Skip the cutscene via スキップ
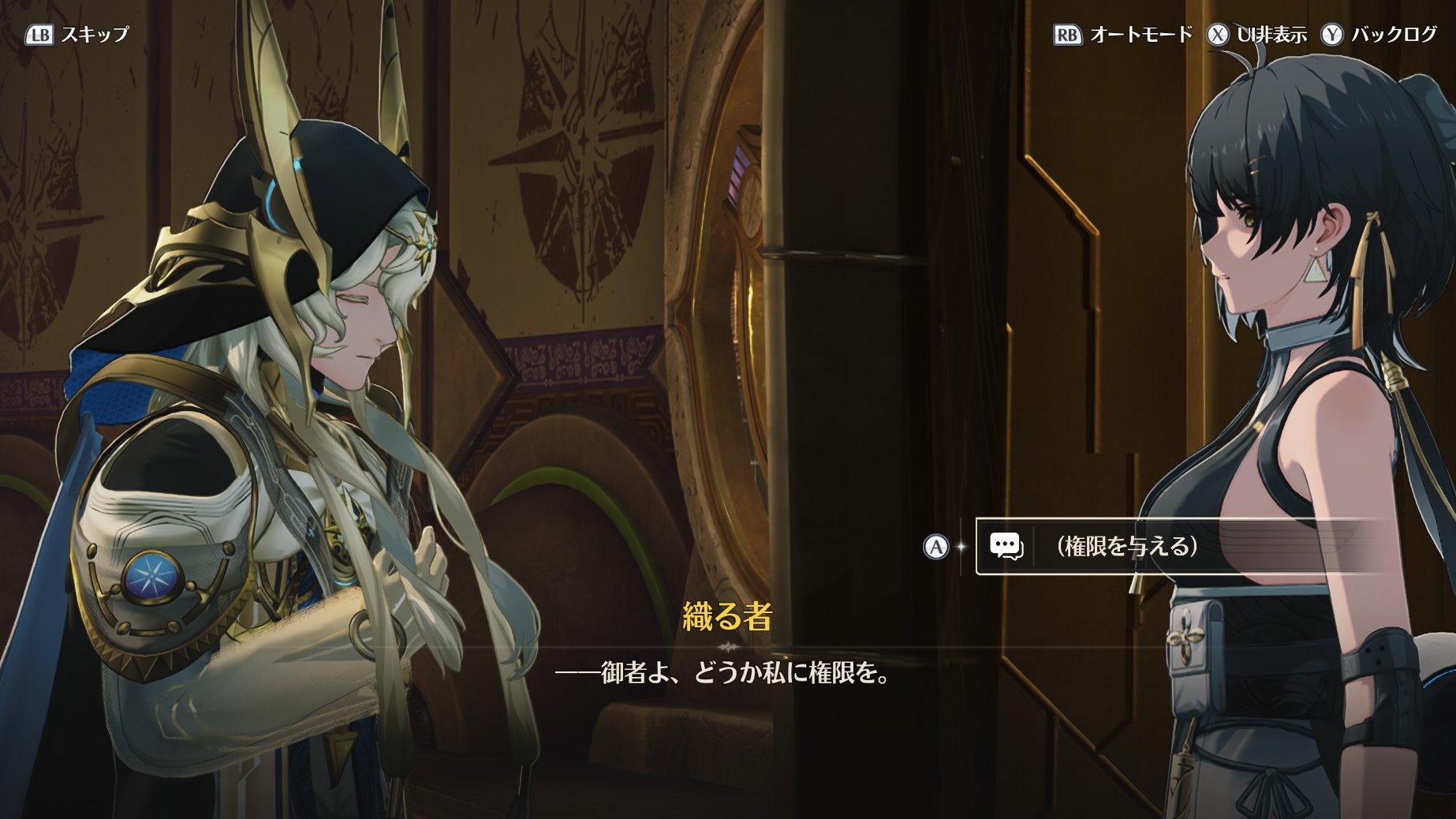This screenshot has width=1456, height=819. coord(78,35)
